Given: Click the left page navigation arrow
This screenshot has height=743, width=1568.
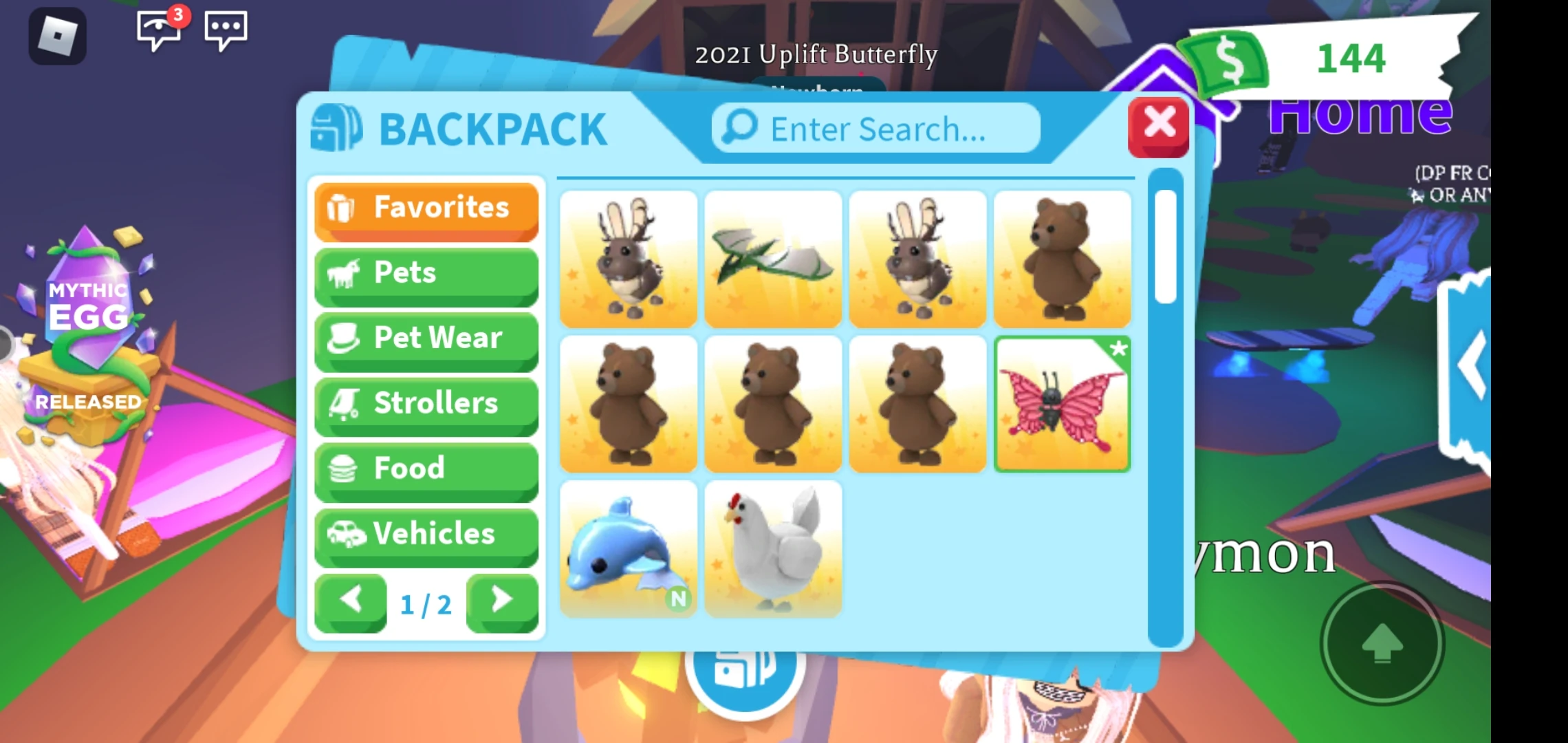Looking at the screenshot, I should tap(351, 601).
